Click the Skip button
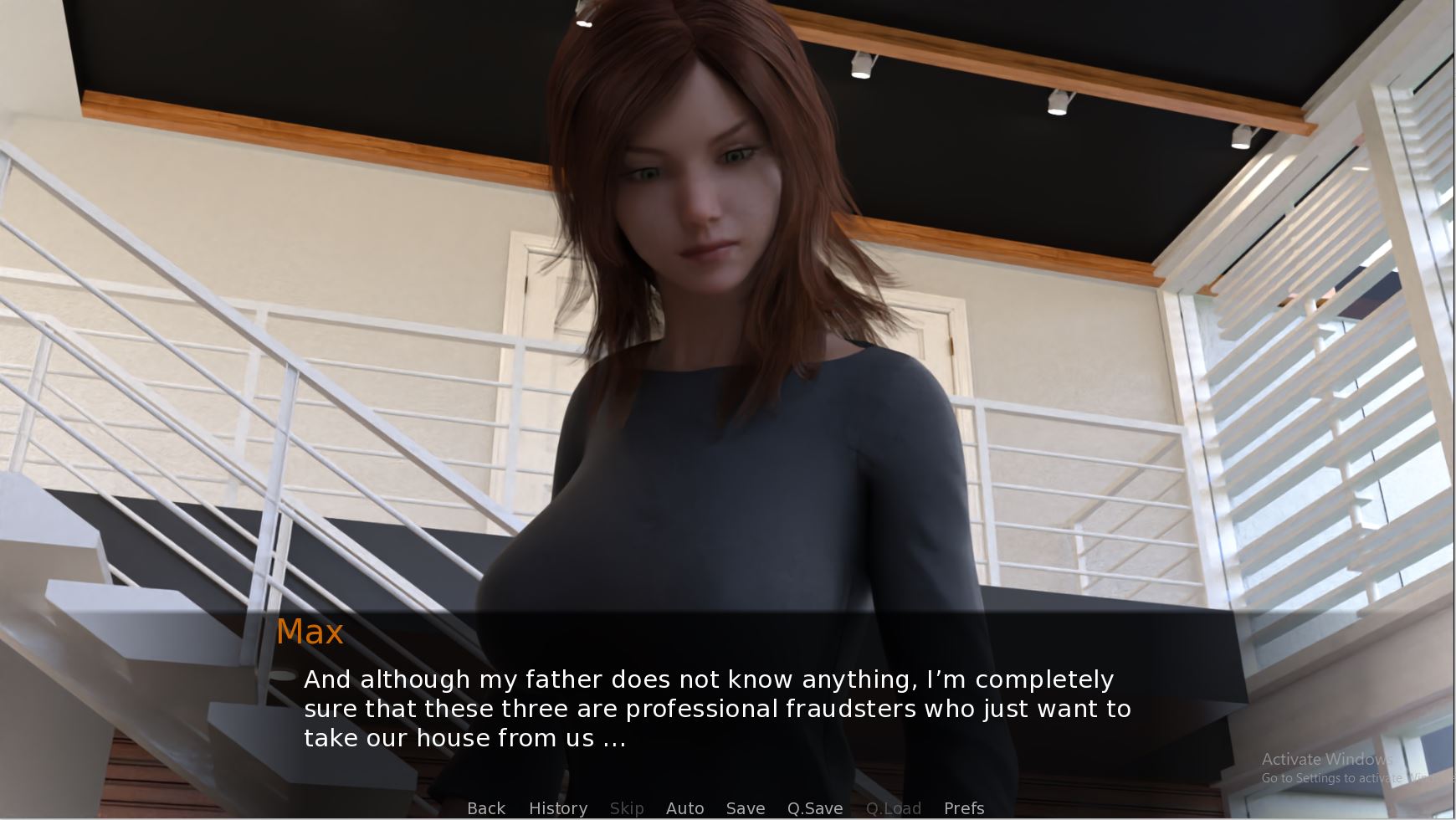The width and height of the screenshot is (1456, 820). click(627, 808)
